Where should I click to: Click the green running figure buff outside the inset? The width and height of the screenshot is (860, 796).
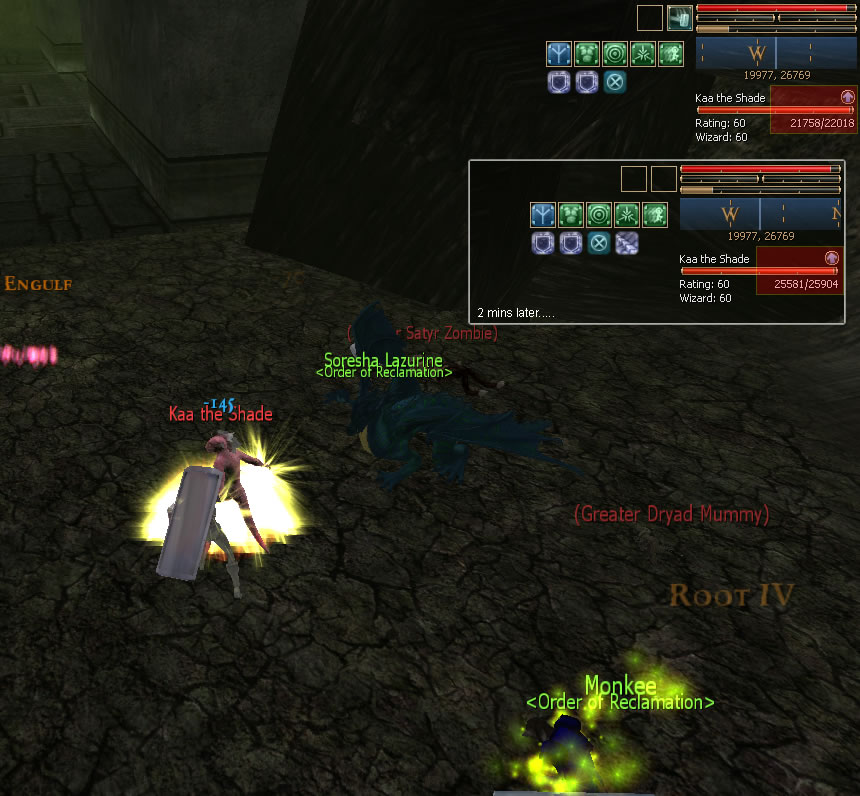click(x=671, y=53)
